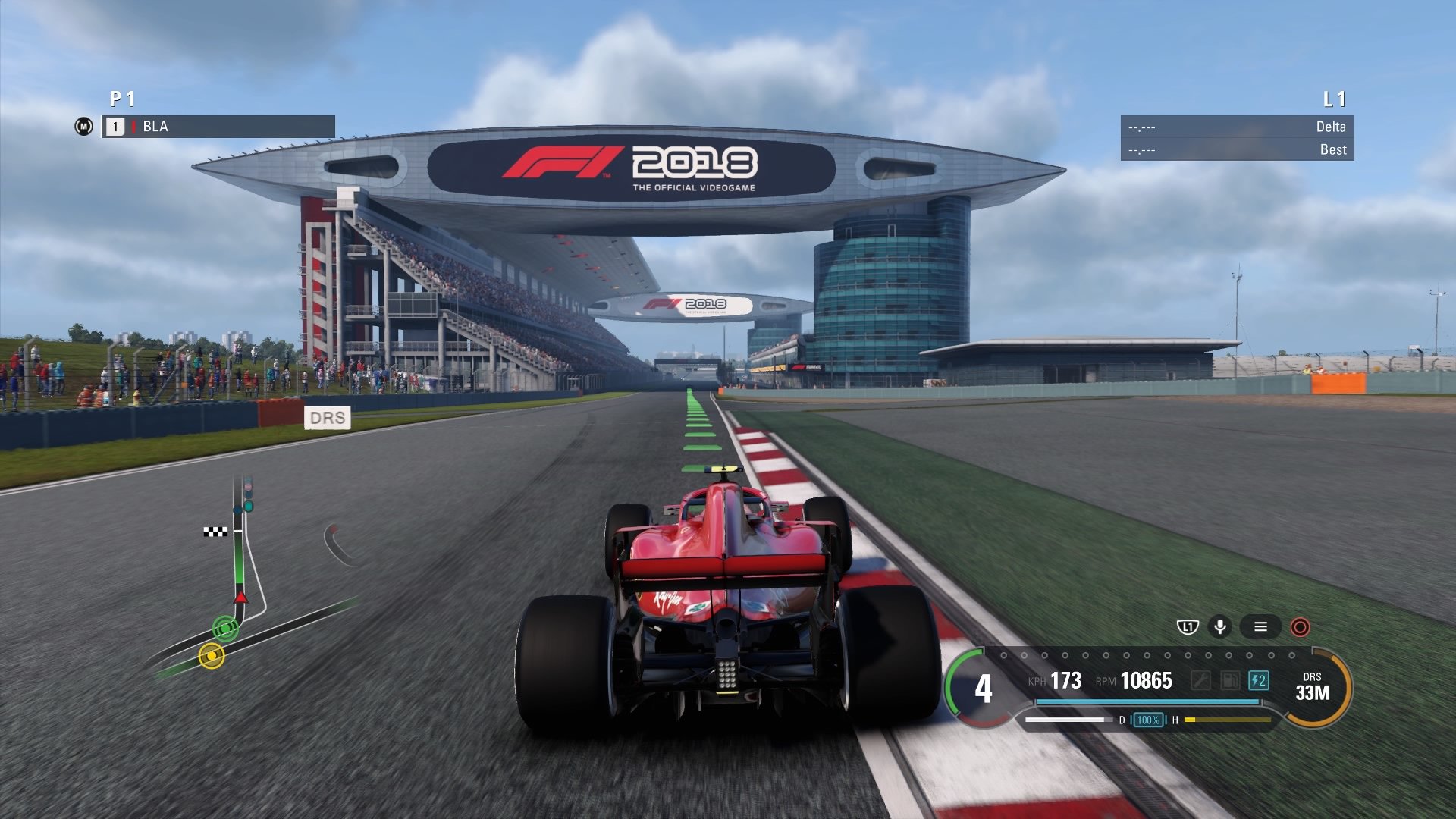Click the checkered finish line marker on minimap
The image size is (1456, 819).
(x=215, y=532)
